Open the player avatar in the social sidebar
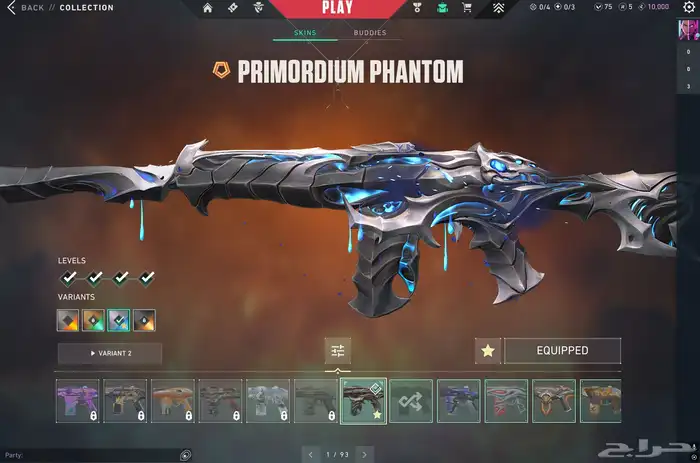Screen dimensions: 700x463 [x=688, y=29]
